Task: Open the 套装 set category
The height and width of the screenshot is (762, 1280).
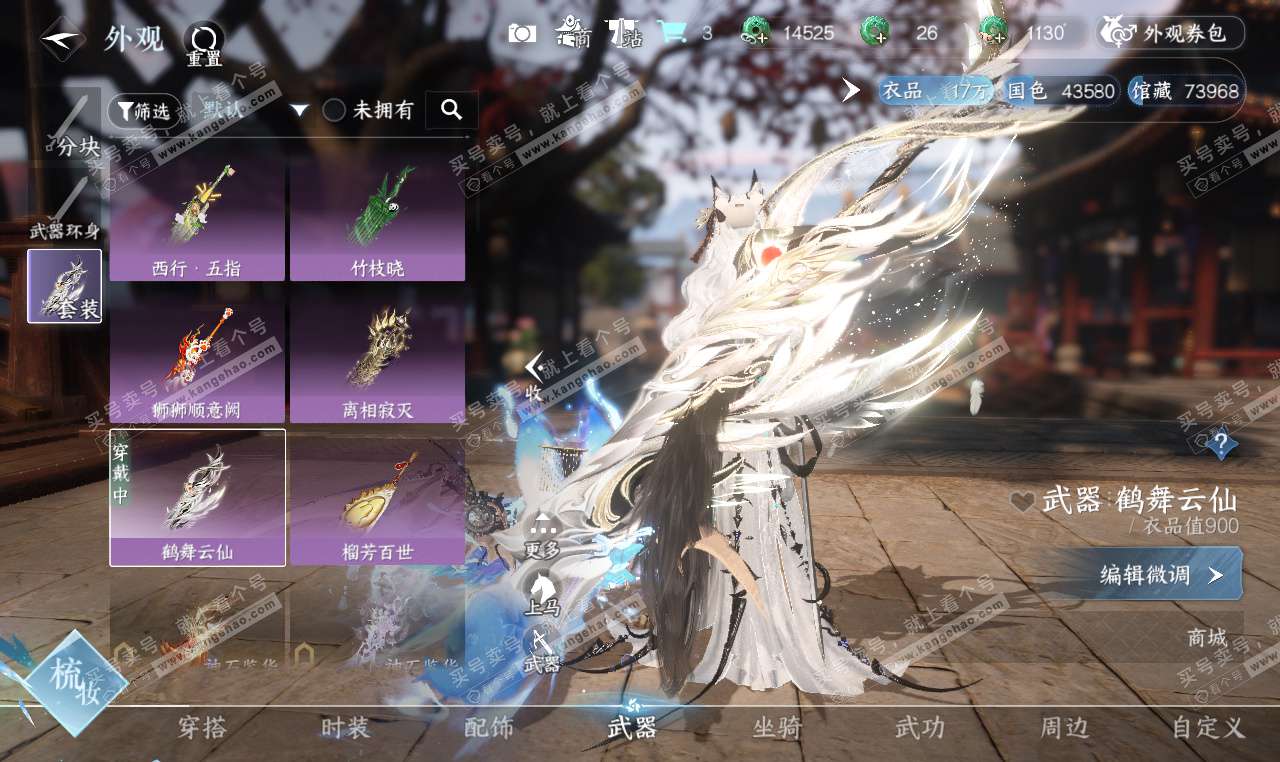Action: pyautogui.click(x=65, y=286)
